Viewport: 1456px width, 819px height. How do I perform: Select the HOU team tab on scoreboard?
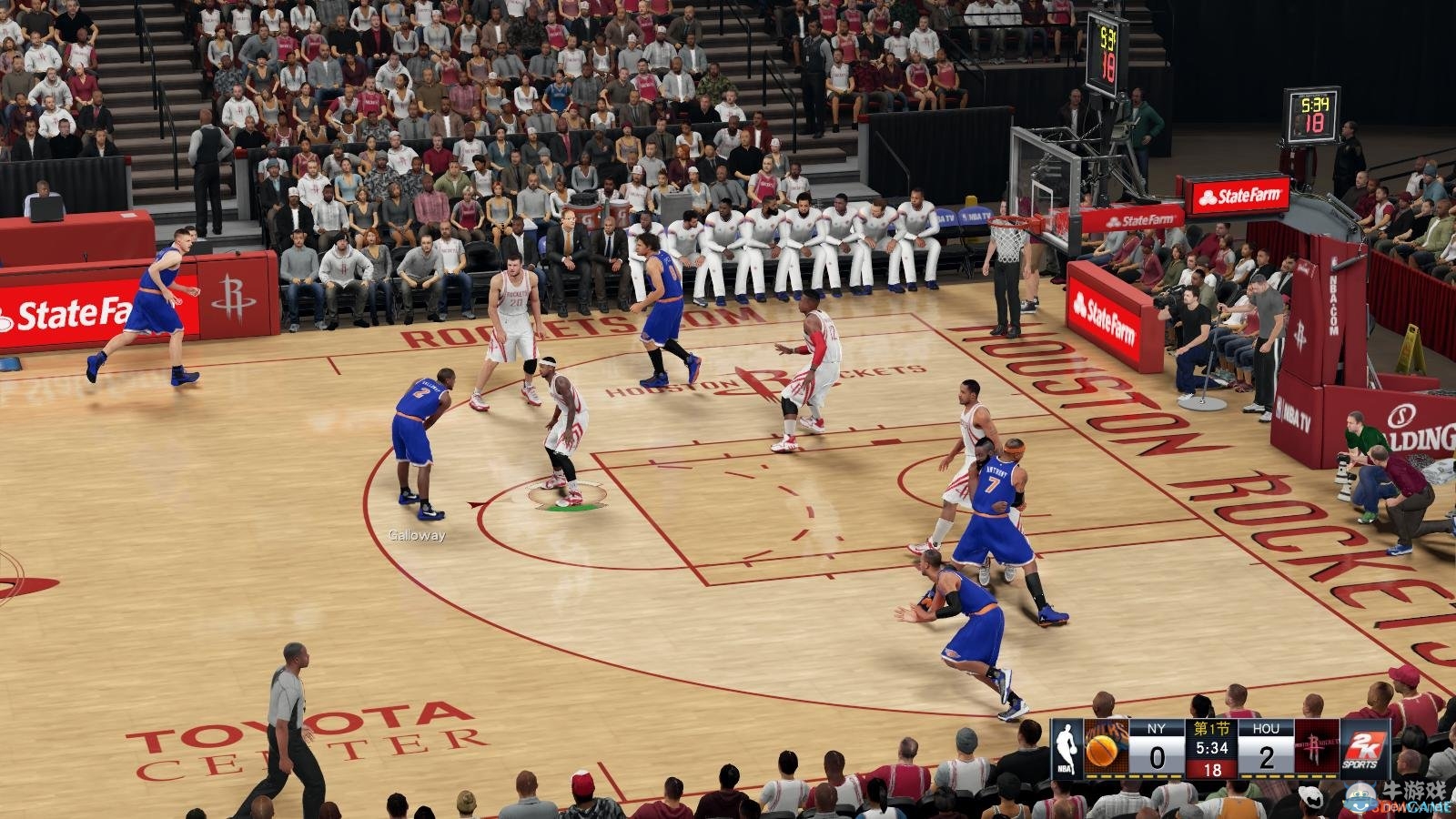pos(1267,728)
